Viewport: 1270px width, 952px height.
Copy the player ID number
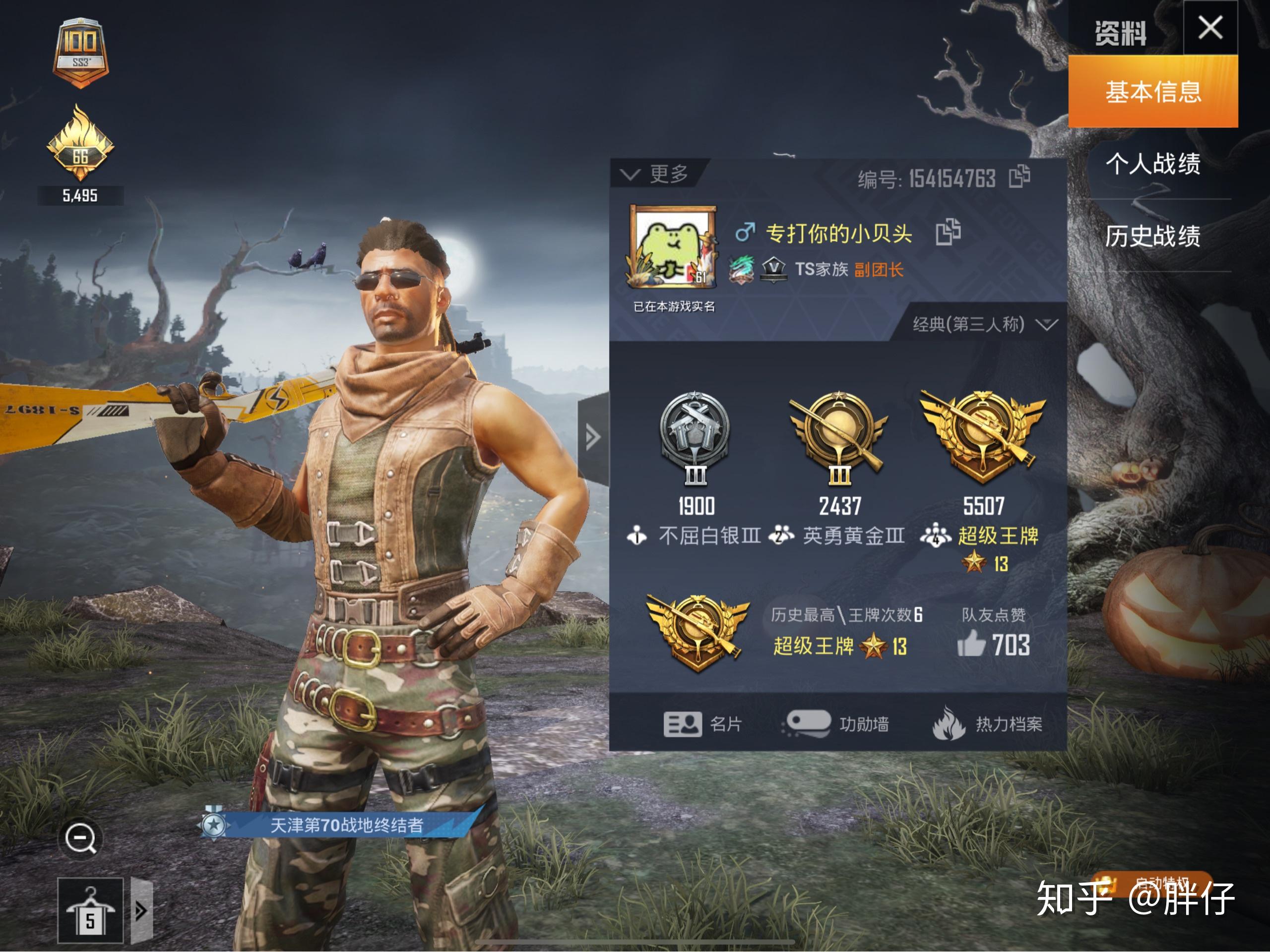tap(1019, 176)
